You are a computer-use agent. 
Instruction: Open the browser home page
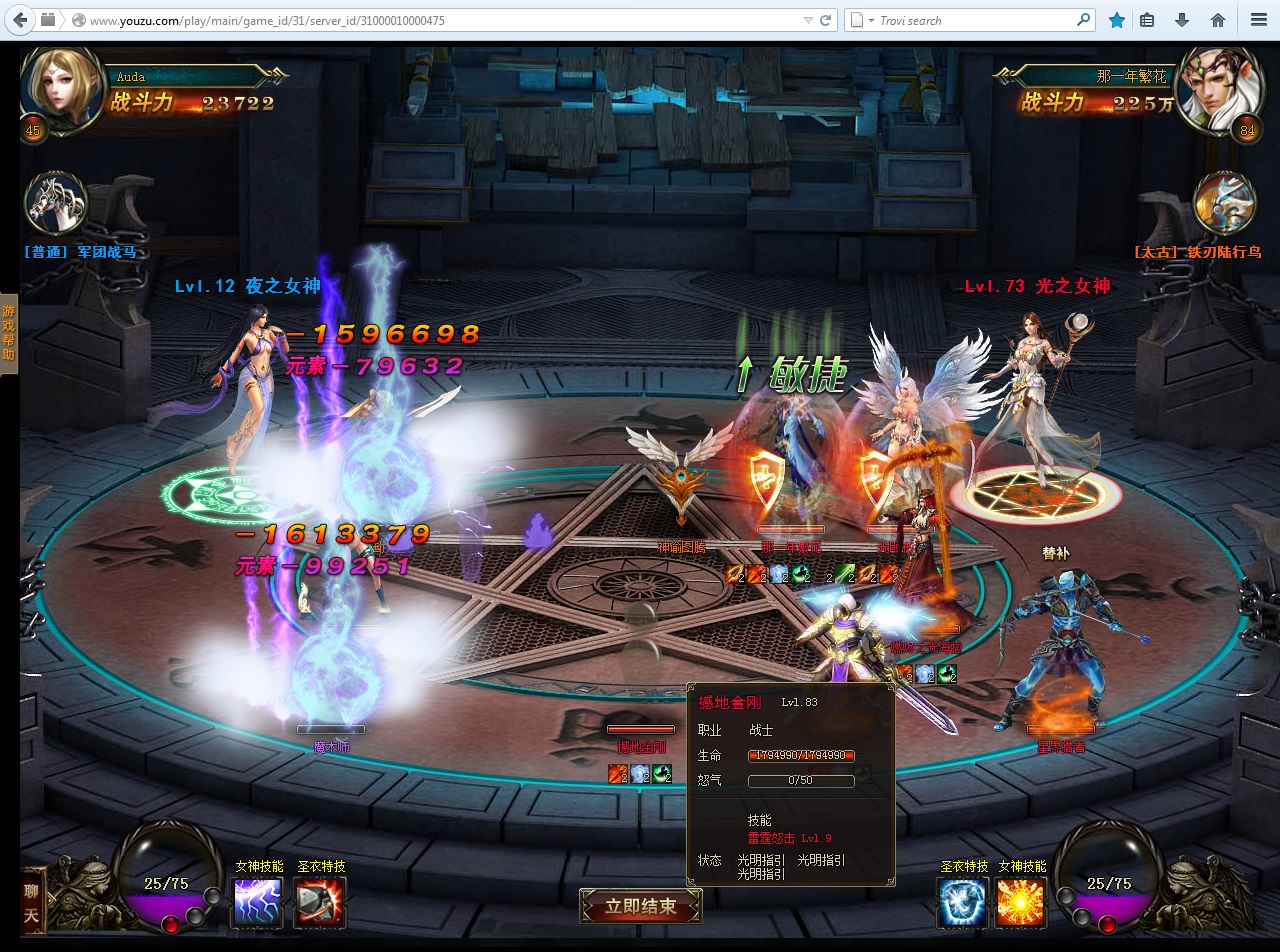tap(1218, 20)
